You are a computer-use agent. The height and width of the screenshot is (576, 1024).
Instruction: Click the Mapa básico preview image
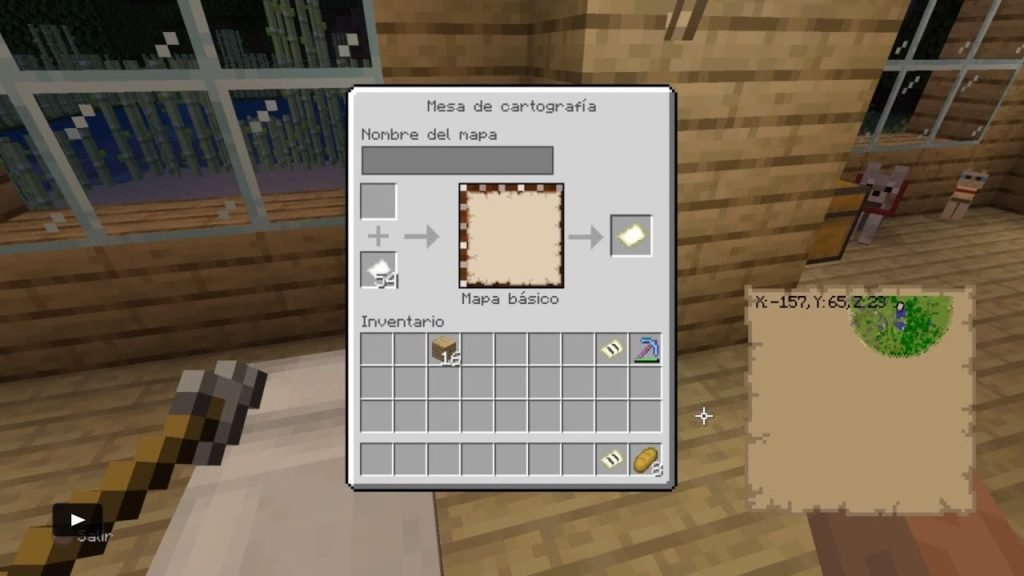click(511, 236)
